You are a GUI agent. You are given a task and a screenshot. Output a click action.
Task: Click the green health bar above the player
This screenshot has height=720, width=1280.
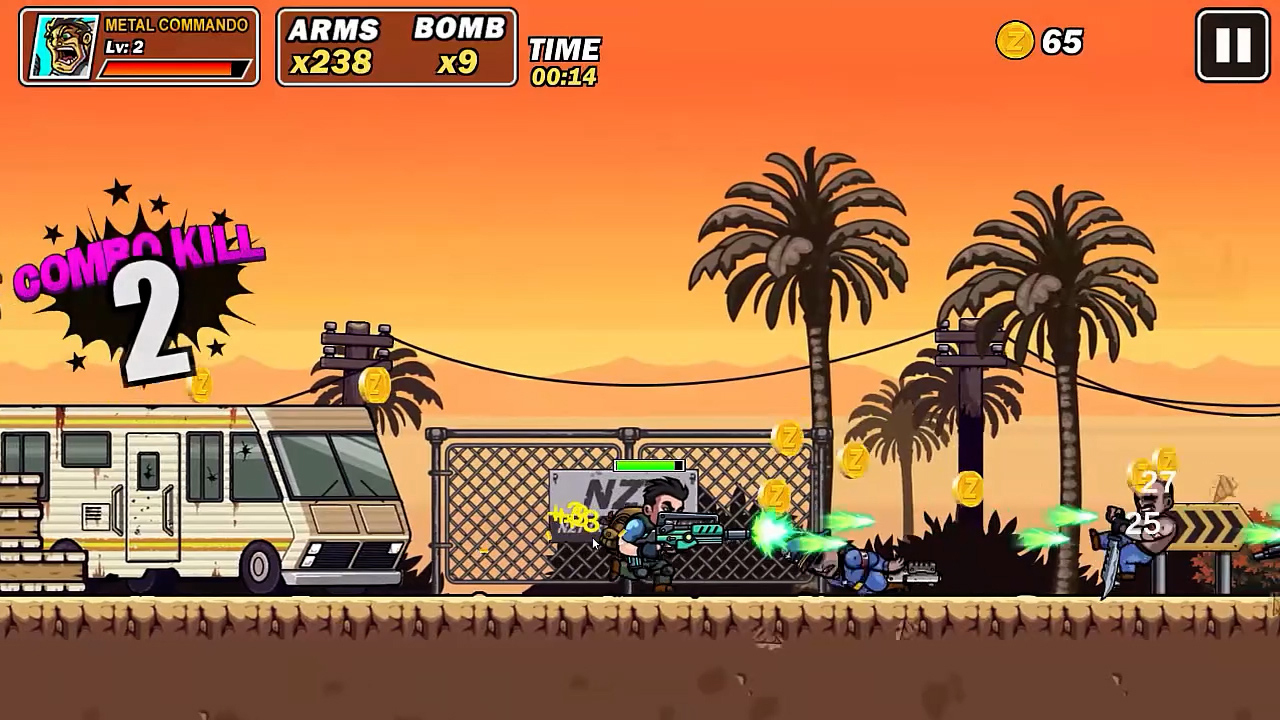[x=648, y=465]
